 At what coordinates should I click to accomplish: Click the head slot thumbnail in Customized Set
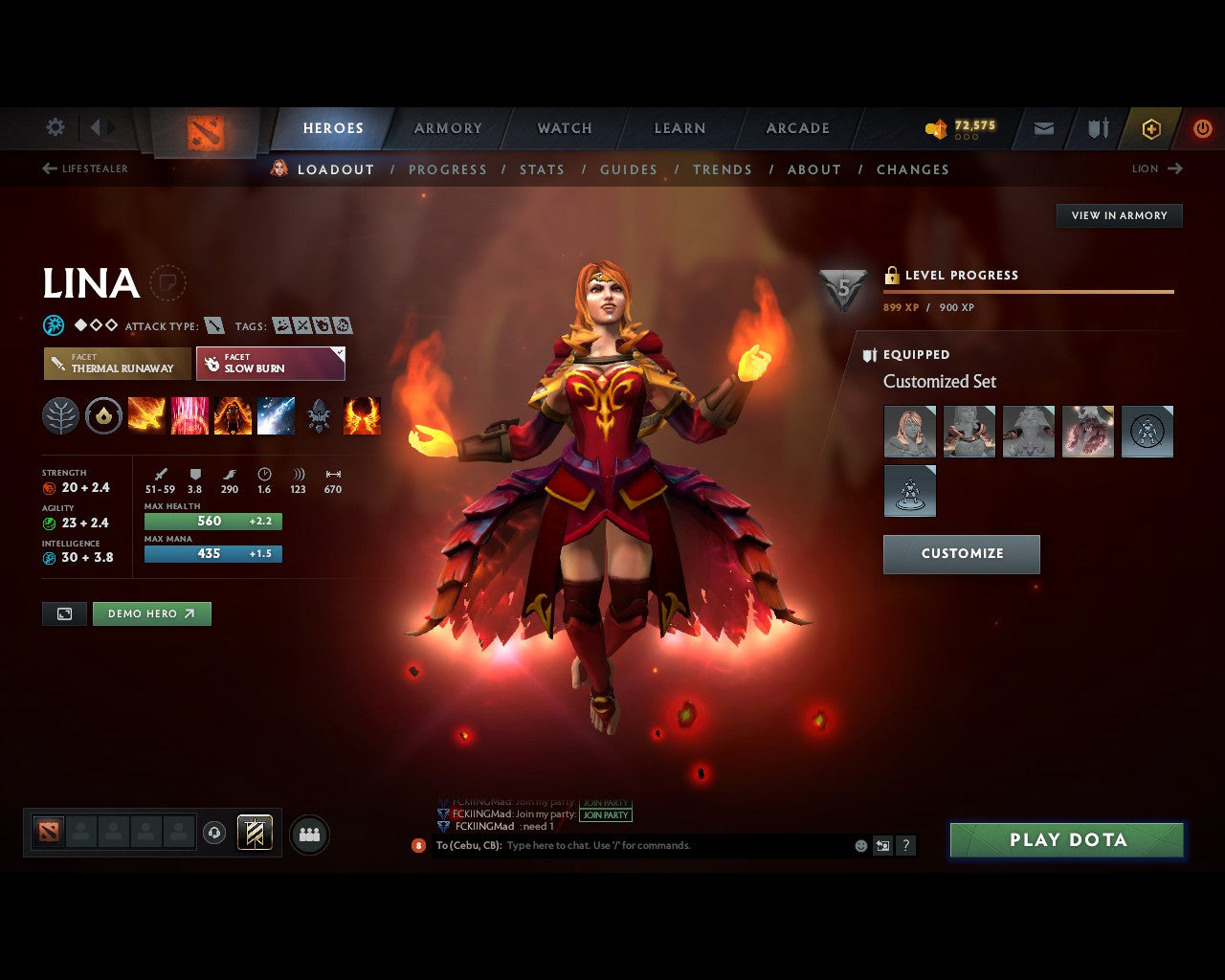click(908, 431)
